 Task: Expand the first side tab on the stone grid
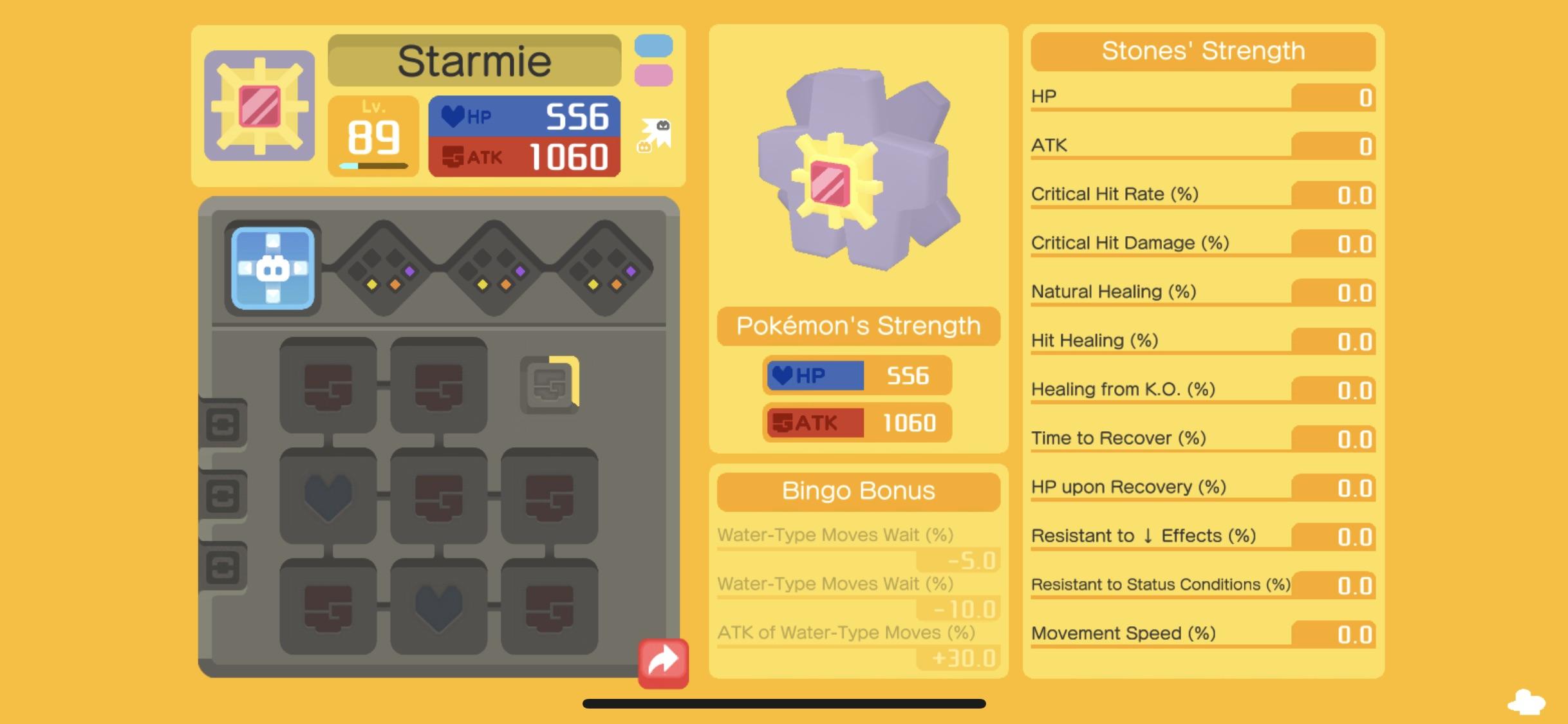click(x=225, y=425)
